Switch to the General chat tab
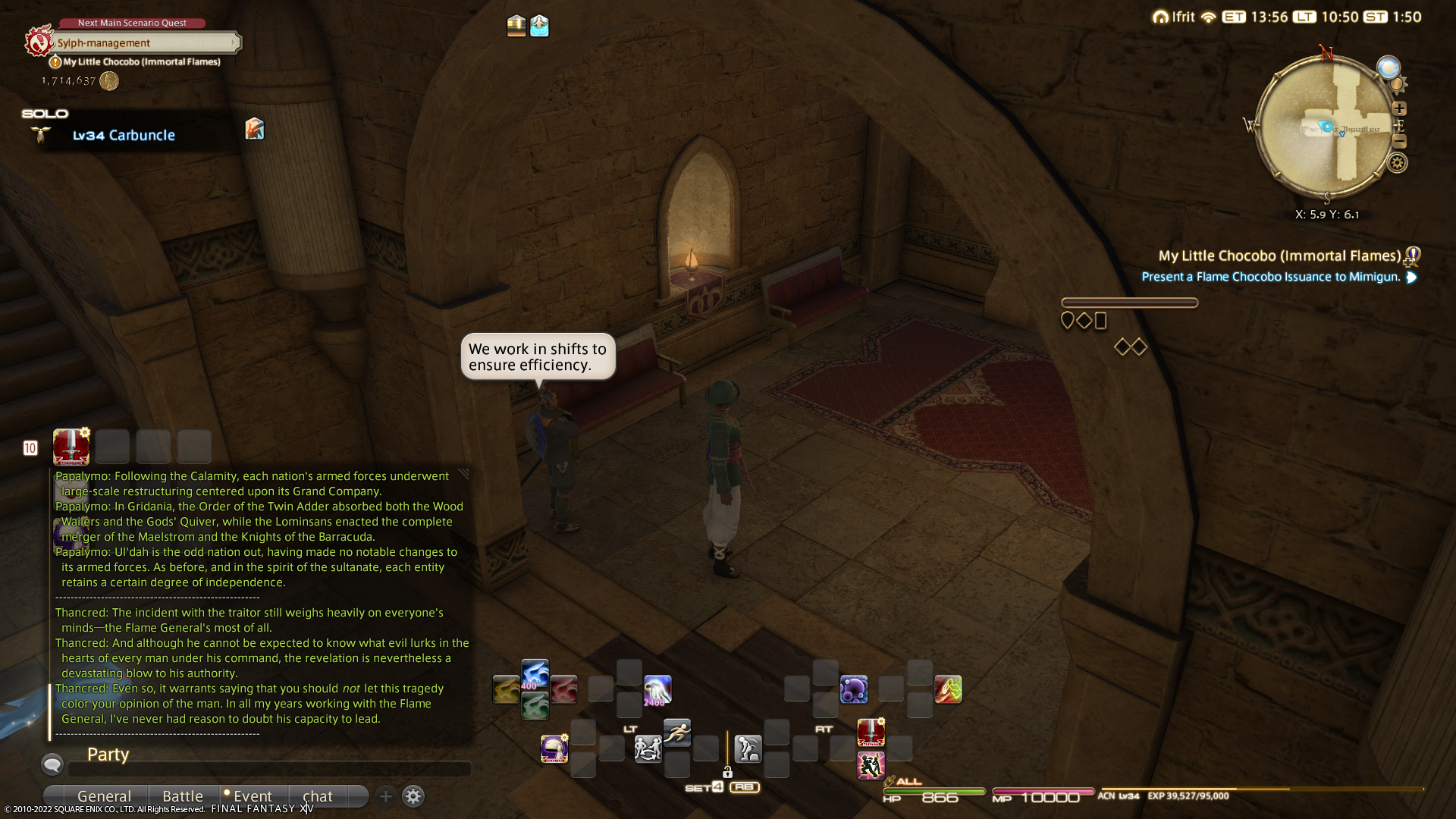1456x819 pixels. tap(104, 796)
